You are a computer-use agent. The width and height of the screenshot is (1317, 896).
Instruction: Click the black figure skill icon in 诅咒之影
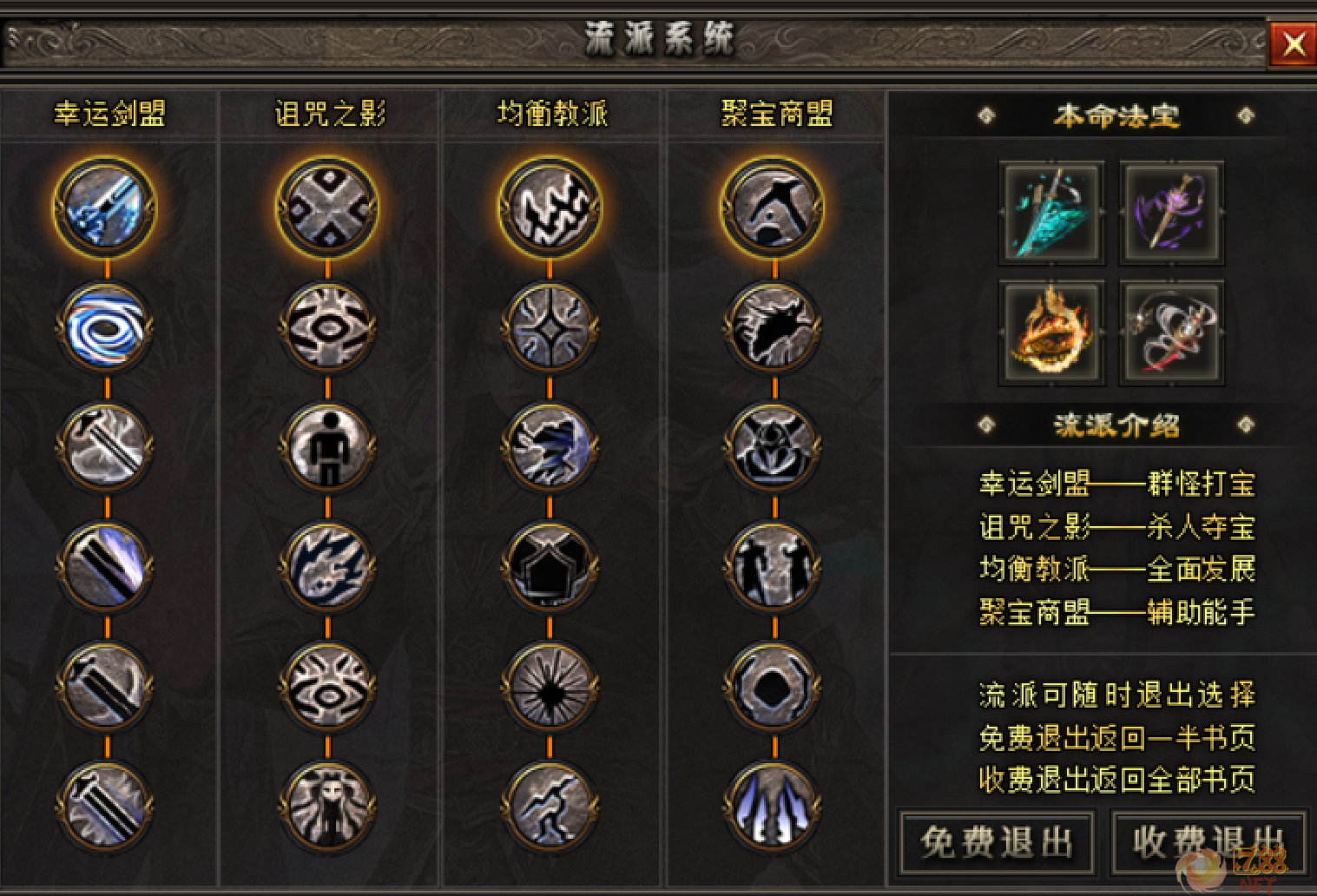pos(328,448)
